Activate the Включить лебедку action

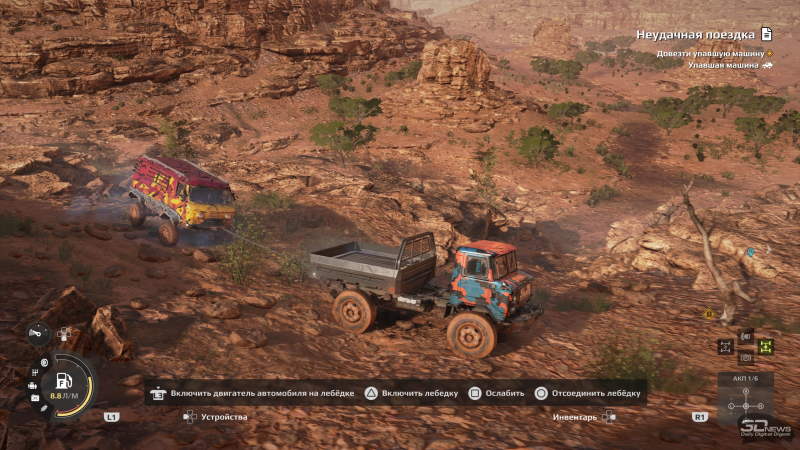click(411, 393)
